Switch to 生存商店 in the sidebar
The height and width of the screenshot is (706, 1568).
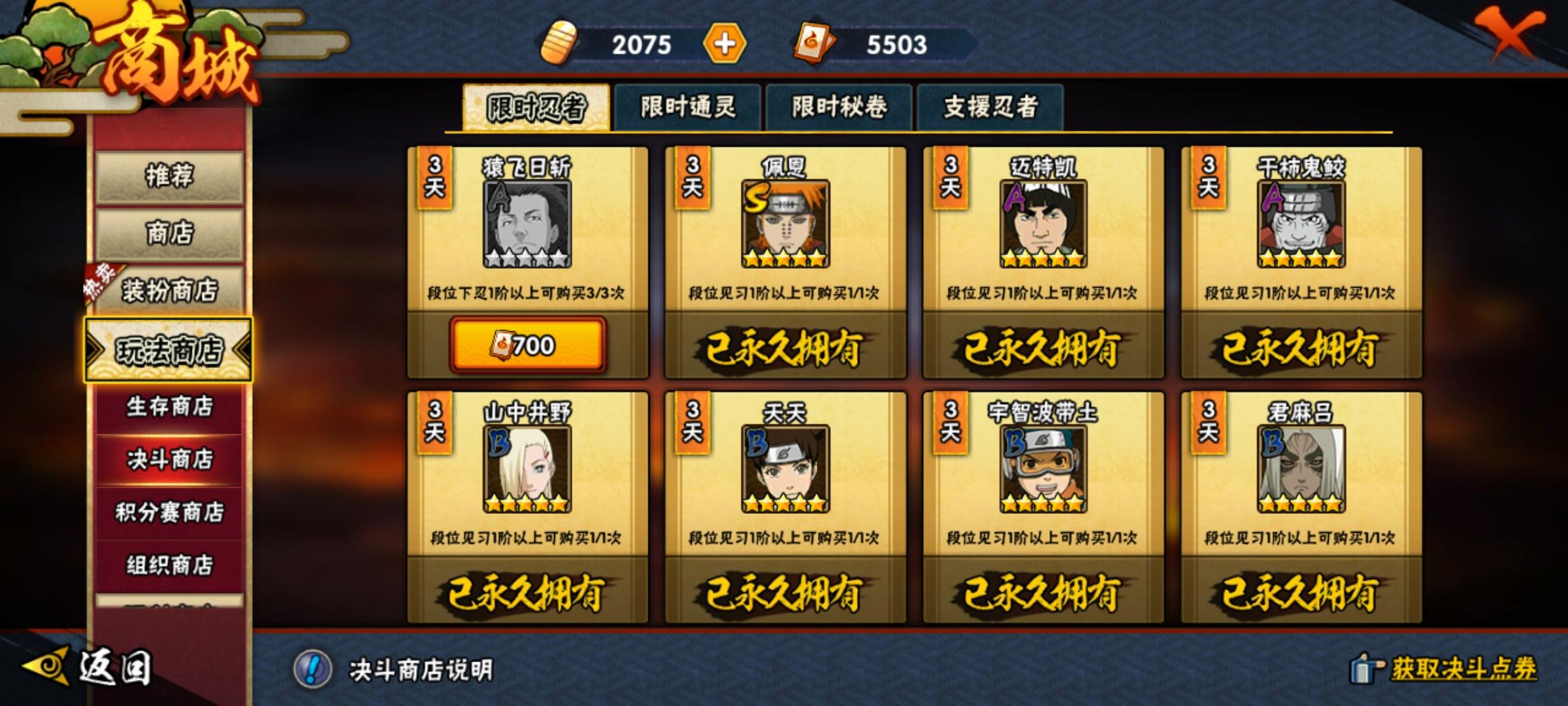tap(169, 407)
